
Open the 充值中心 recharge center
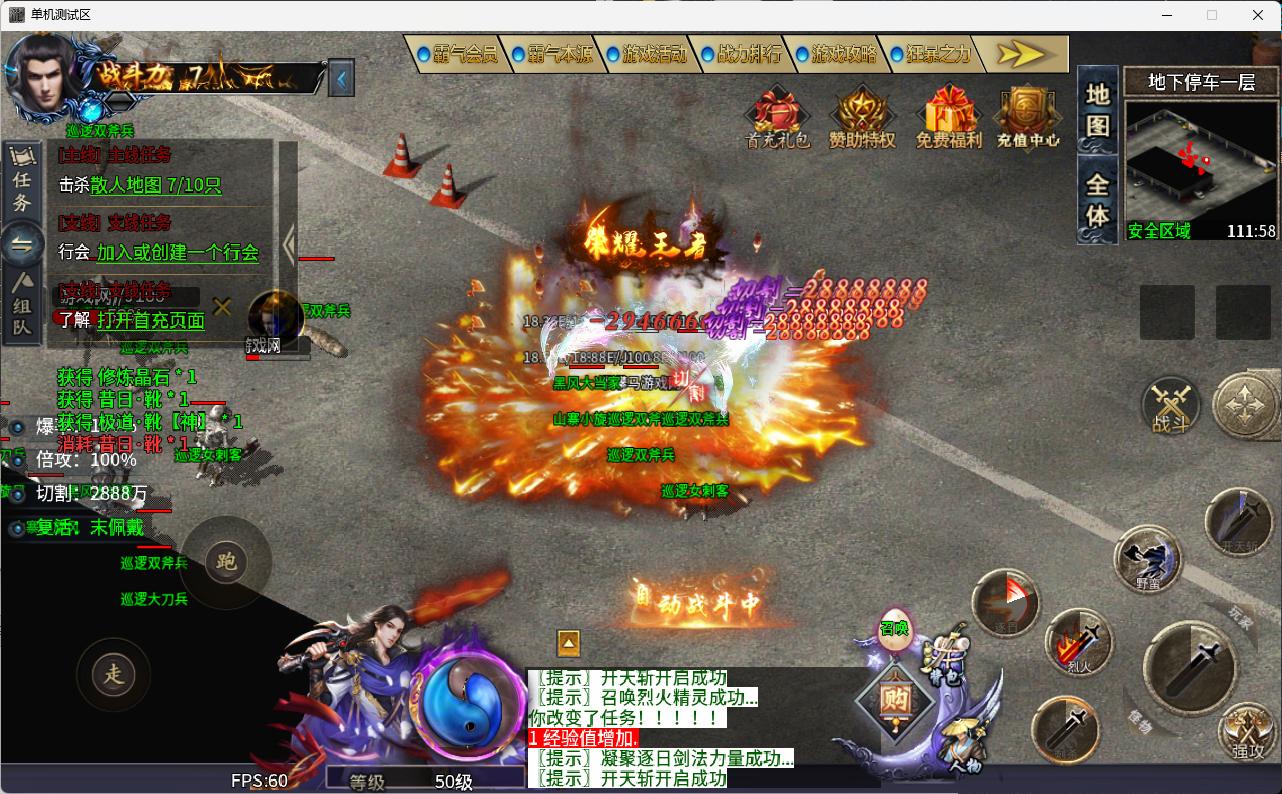coord(1028,117)
